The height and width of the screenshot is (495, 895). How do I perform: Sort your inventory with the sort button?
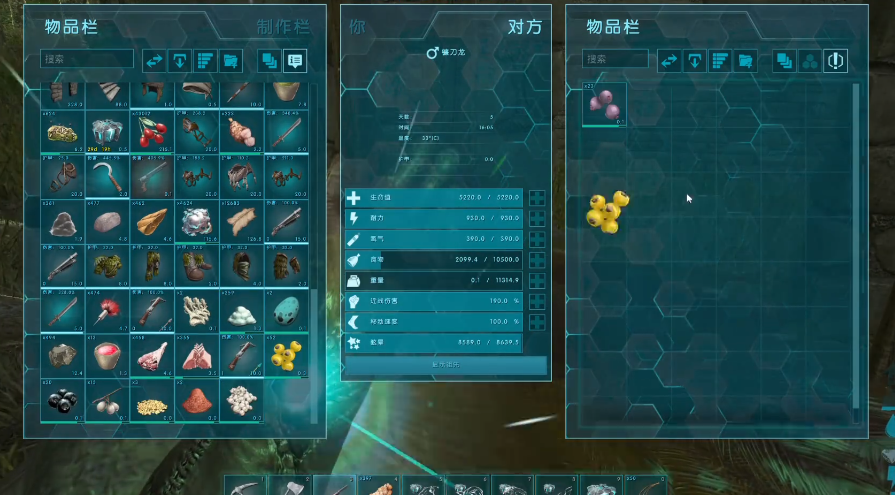[x=205, y=61]
